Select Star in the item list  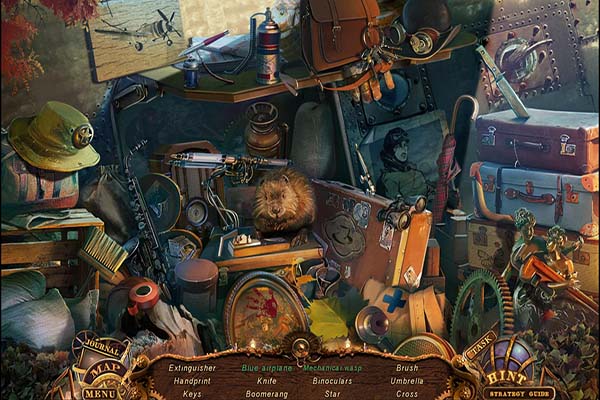332,394
